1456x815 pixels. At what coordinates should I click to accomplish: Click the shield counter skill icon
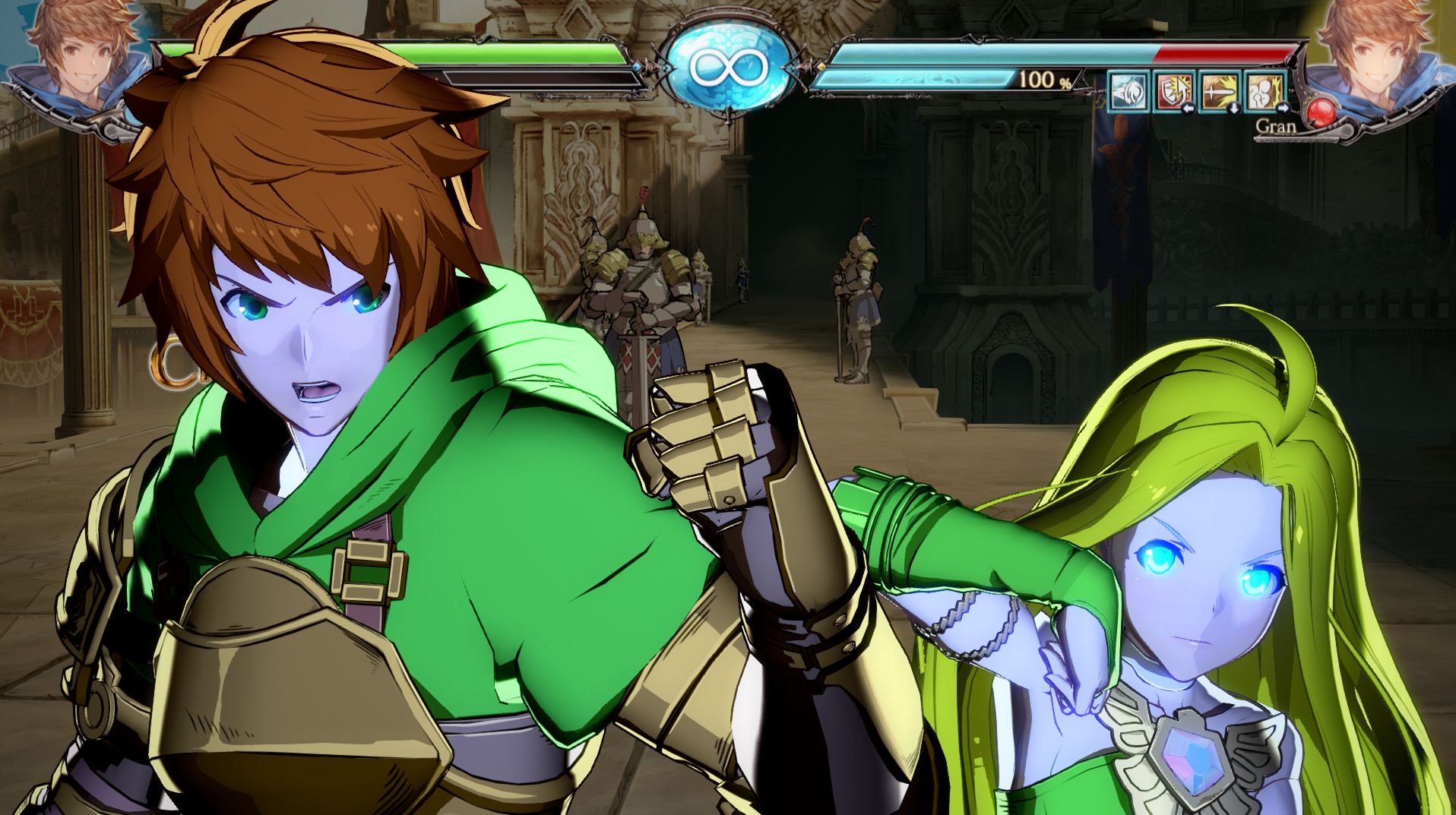1173,92
